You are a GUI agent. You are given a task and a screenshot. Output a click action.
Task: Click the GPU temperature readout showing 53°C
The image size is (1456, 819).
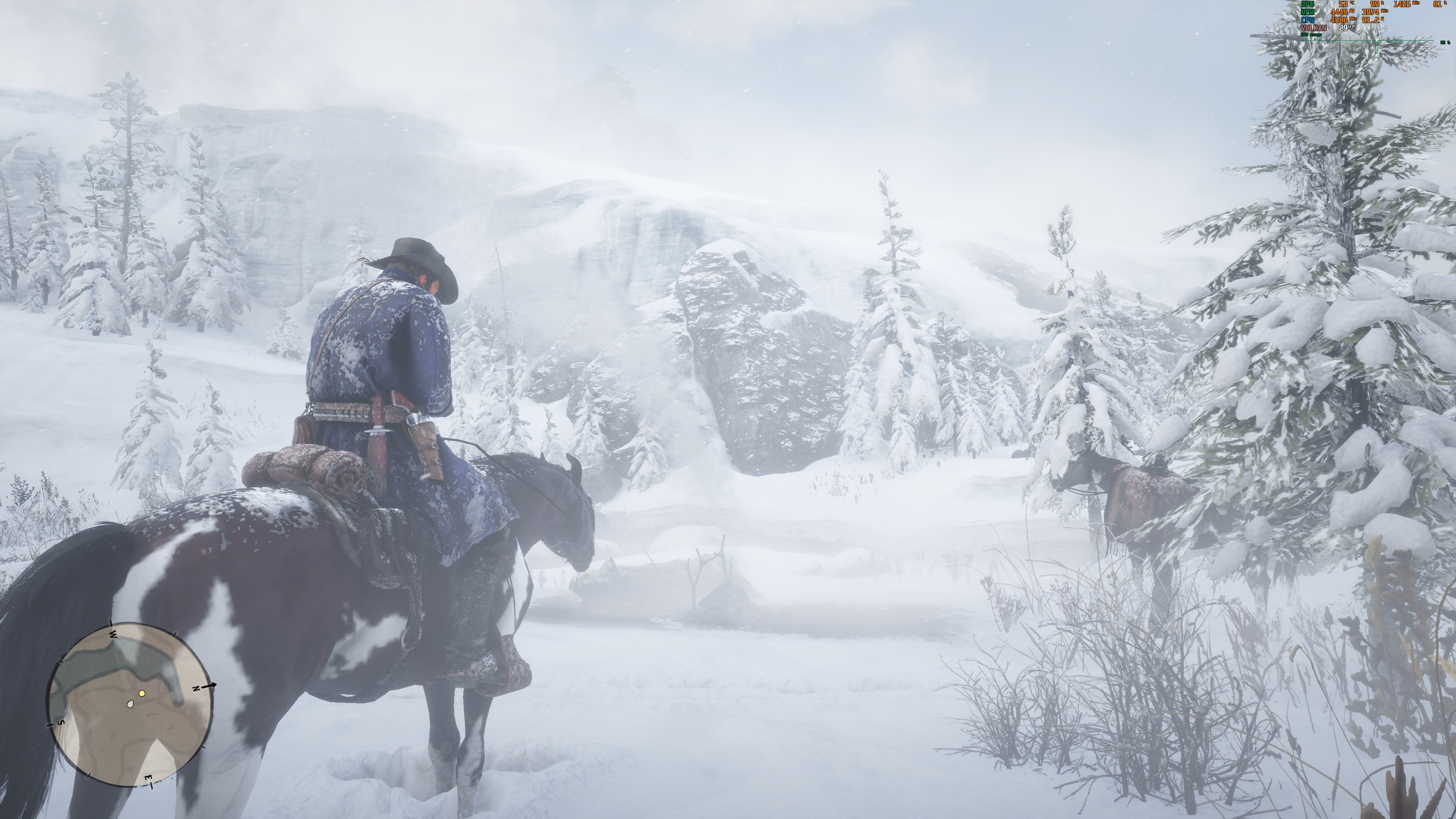(x=1343, y=4)
